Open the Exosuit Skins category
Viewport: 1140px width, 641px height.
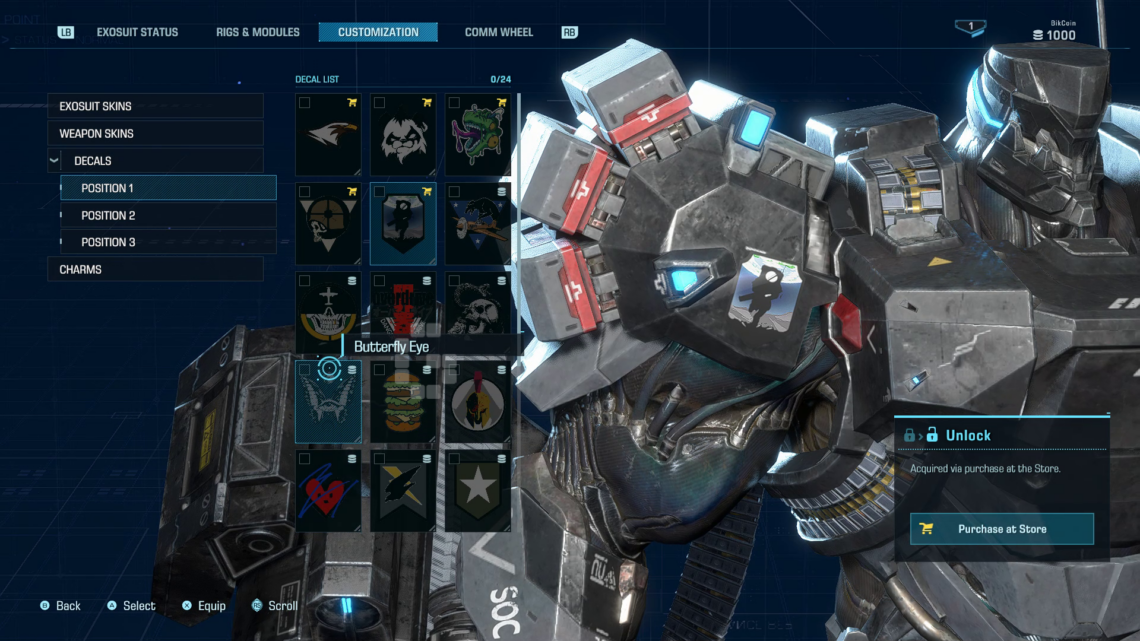click(x=155, y=106)
